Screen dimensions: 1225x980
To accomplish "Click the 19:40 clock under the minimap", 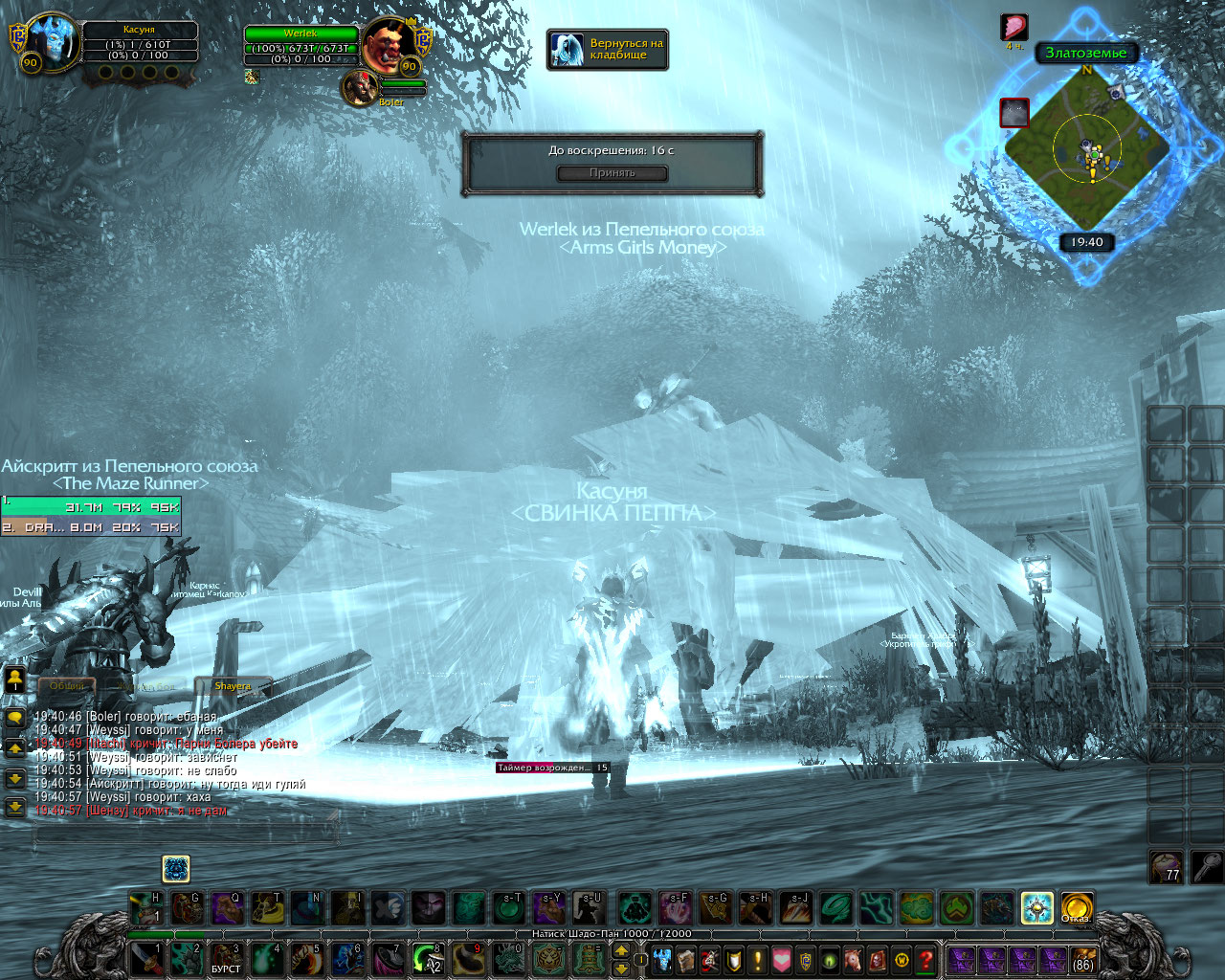I will tap(1086, 242).
